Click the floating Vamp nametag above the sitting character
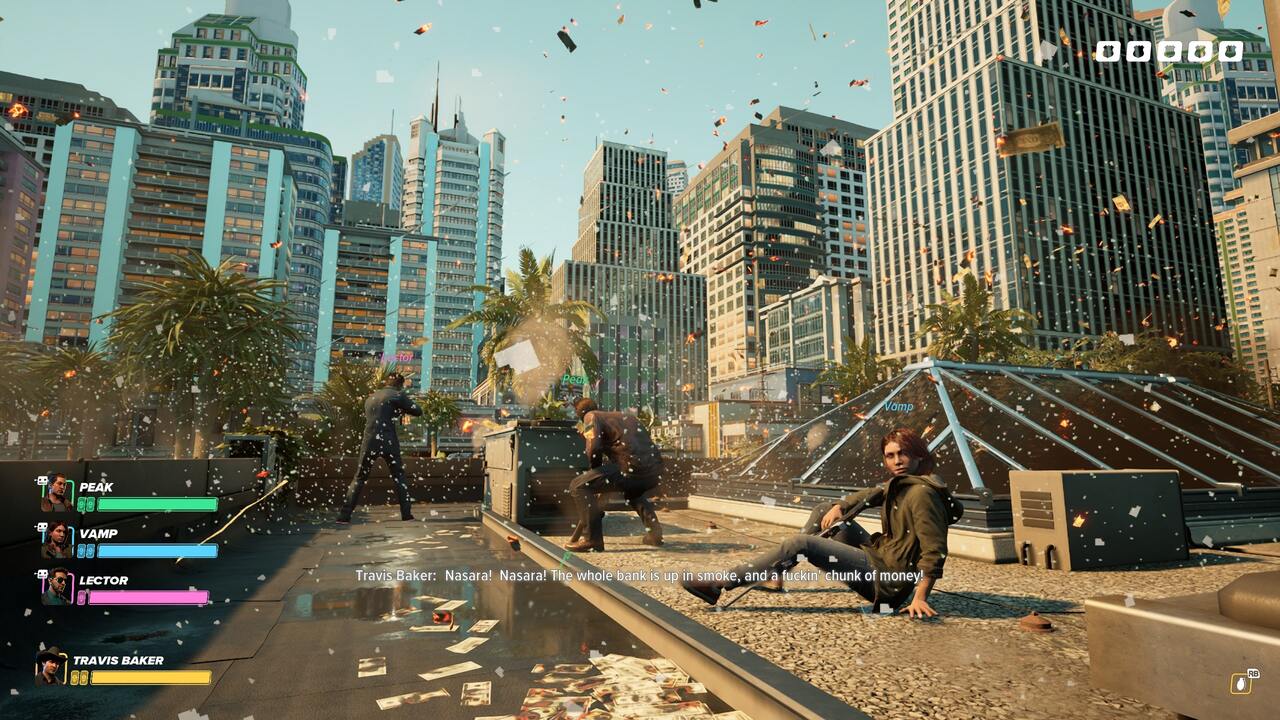Screen dimensions: 1280x720 coord(900,408)
